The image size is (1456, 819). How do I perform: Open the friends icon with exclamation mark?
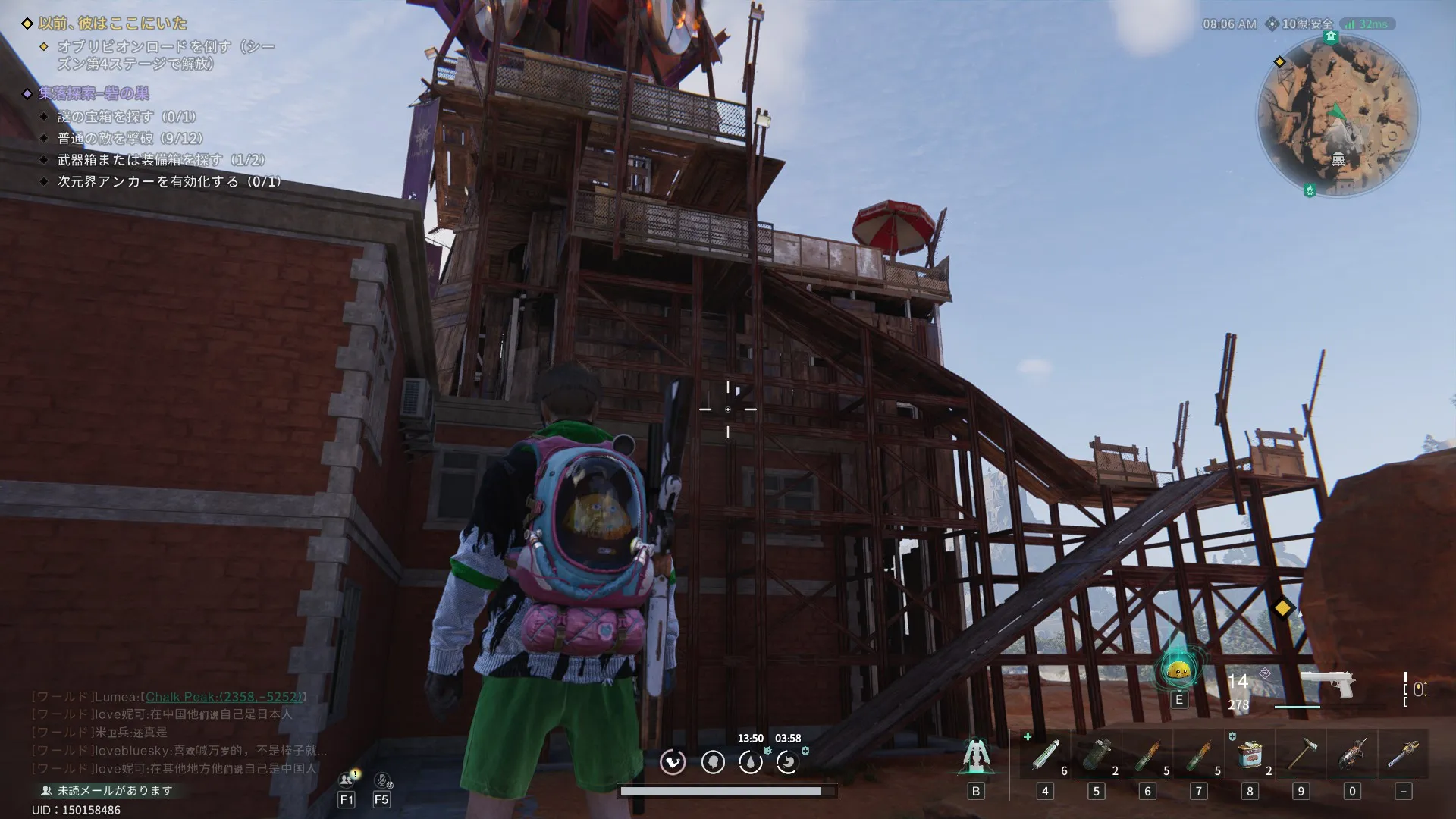[347, 780]
